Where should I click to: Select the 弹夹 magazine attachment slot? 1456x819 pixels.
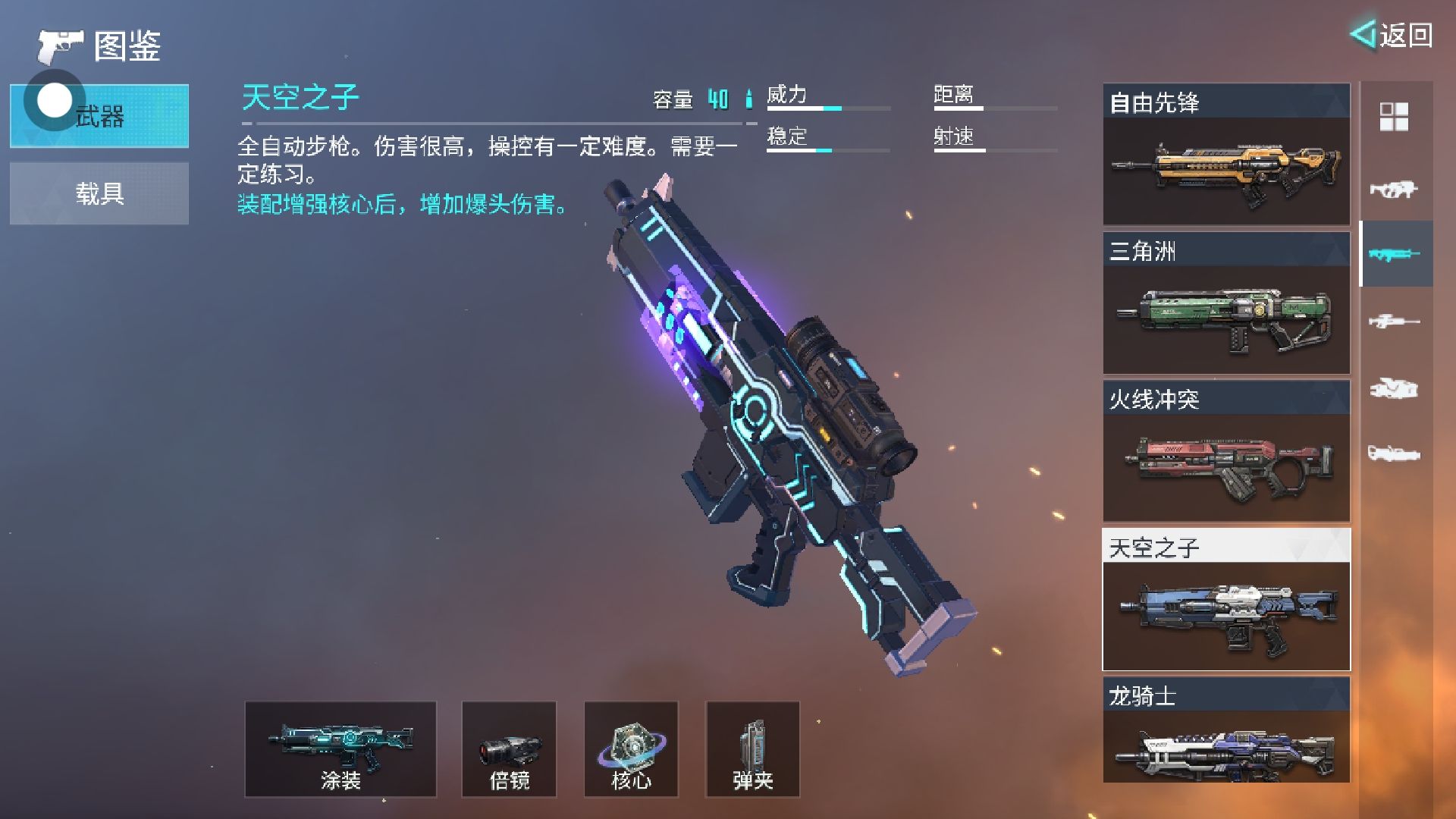pos(752,749)
